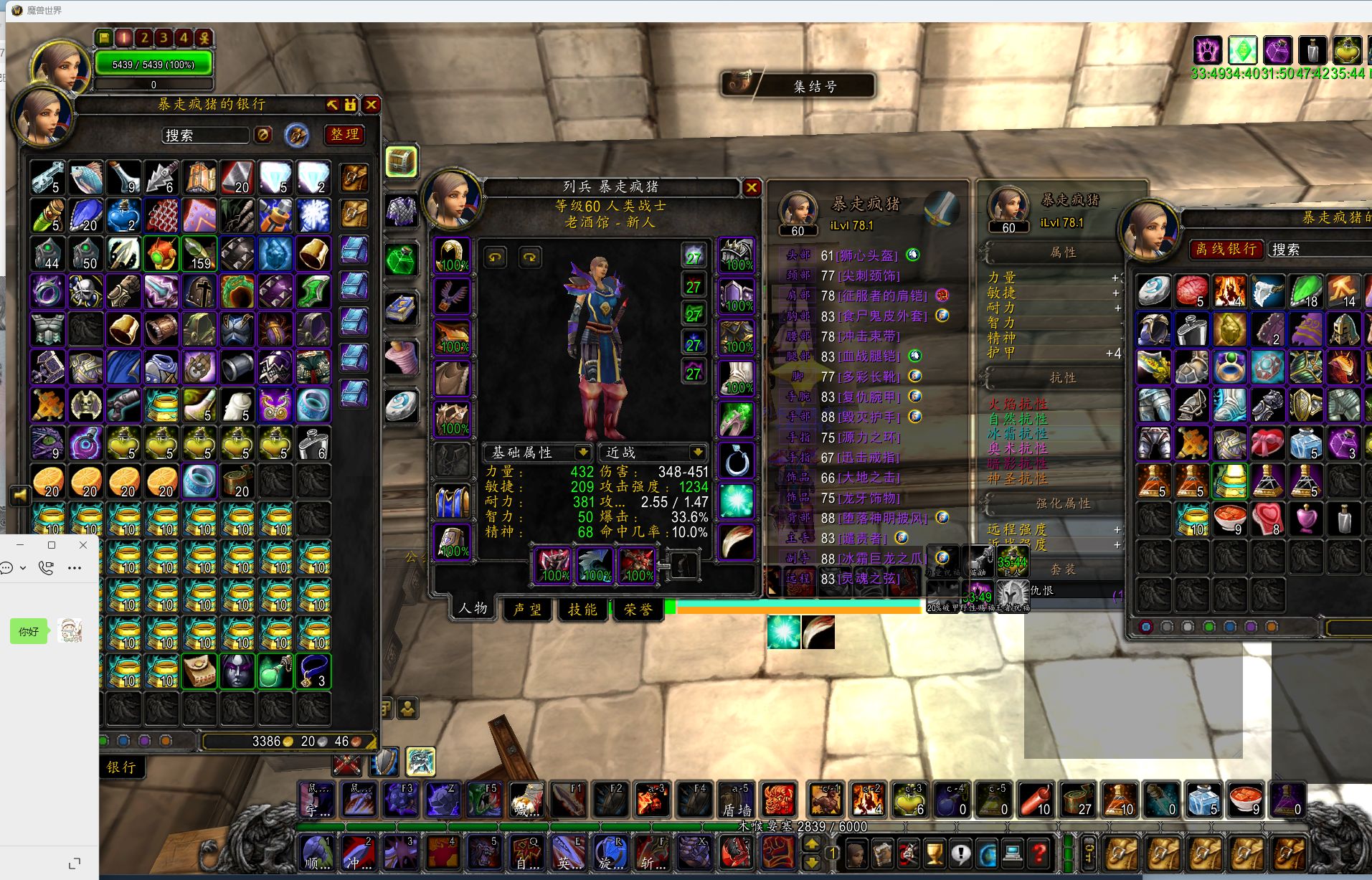Close the character panel

(x=751, y=188)
